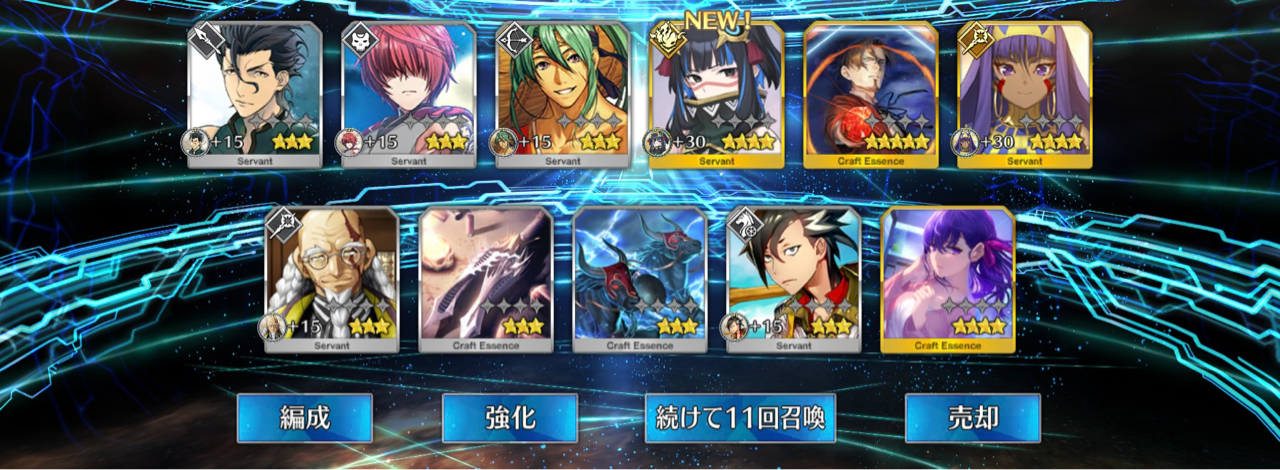Choose 続けて11回召喚 to summon again
Viewport: 1280px width, 470px height.
coord(740,418)
